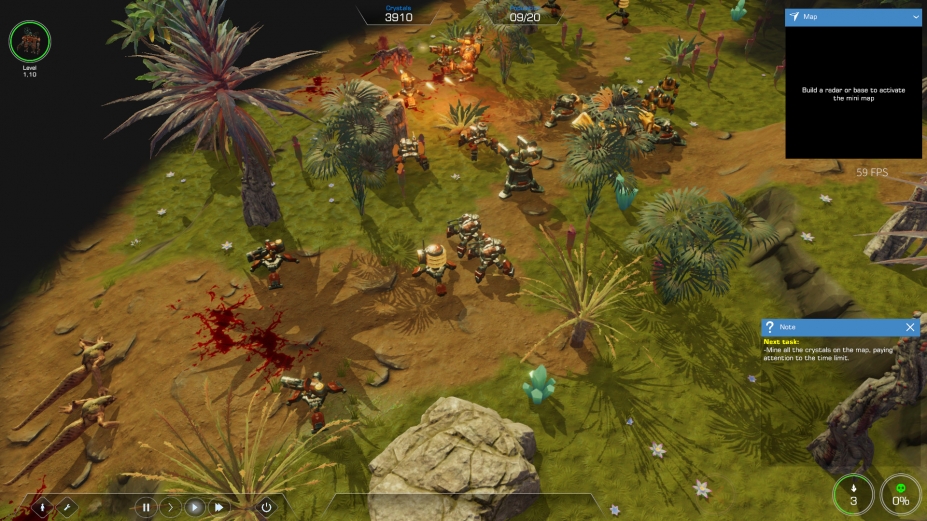Screen dimensions: 927x521
Task: Select the soldier unit icon in toolbar
Action: (x=43, y=507)
